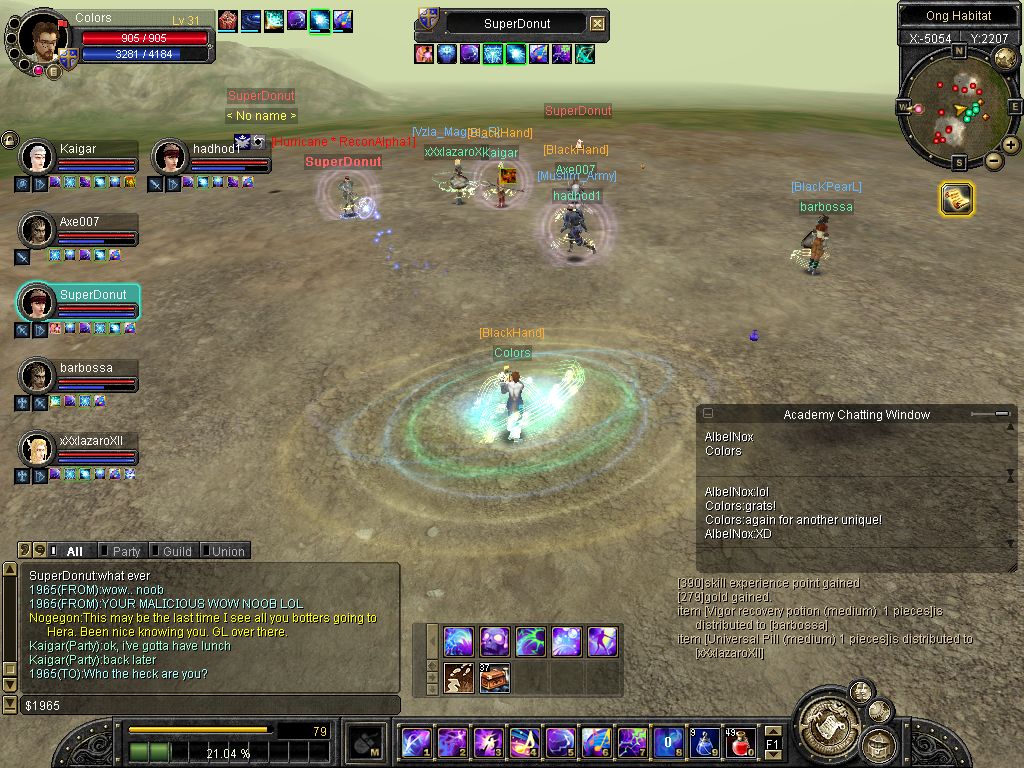Open the quest scroll icon below minimap
This screenshot has height=768, width=1024.
pos(956,198)
